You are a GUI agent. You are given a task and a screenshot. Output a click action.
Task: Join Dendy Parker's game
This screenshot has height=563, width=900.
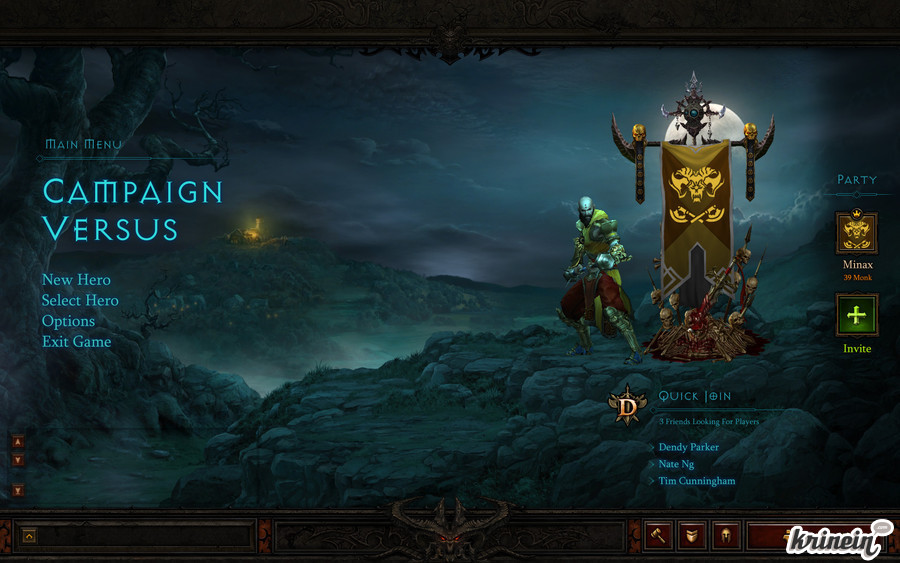[689, 447]
